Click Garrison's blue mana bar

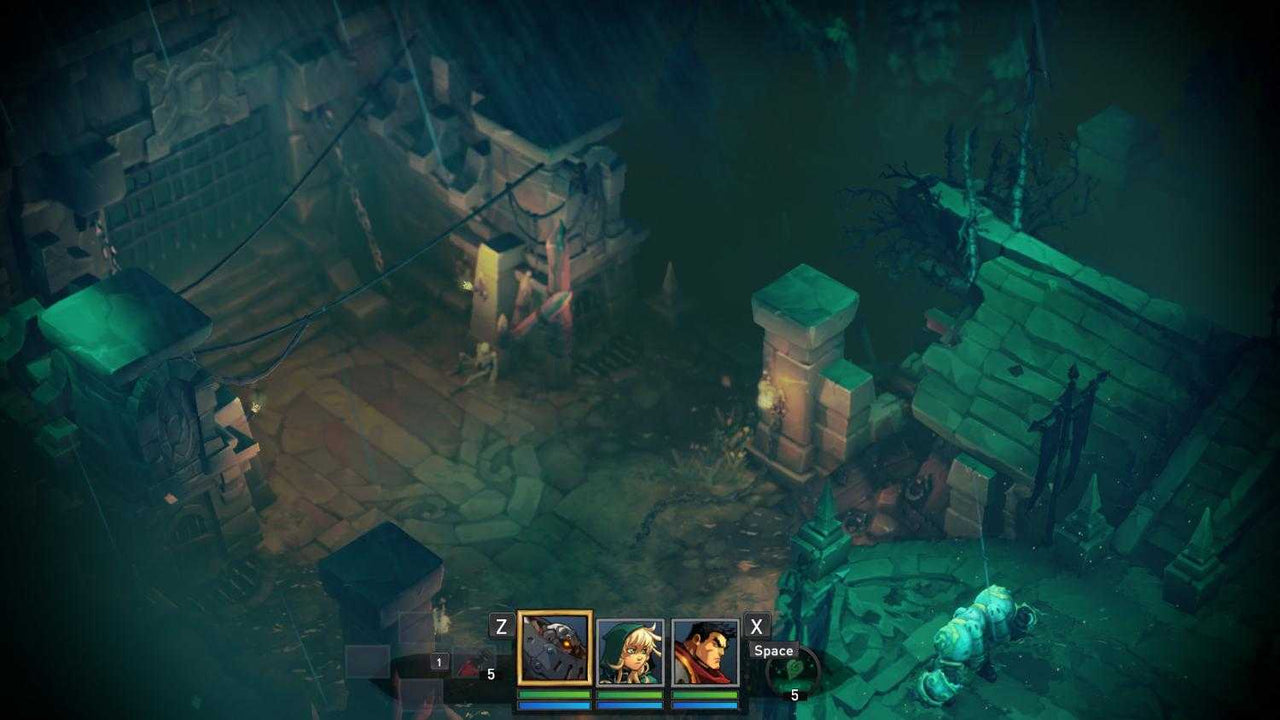703,704
